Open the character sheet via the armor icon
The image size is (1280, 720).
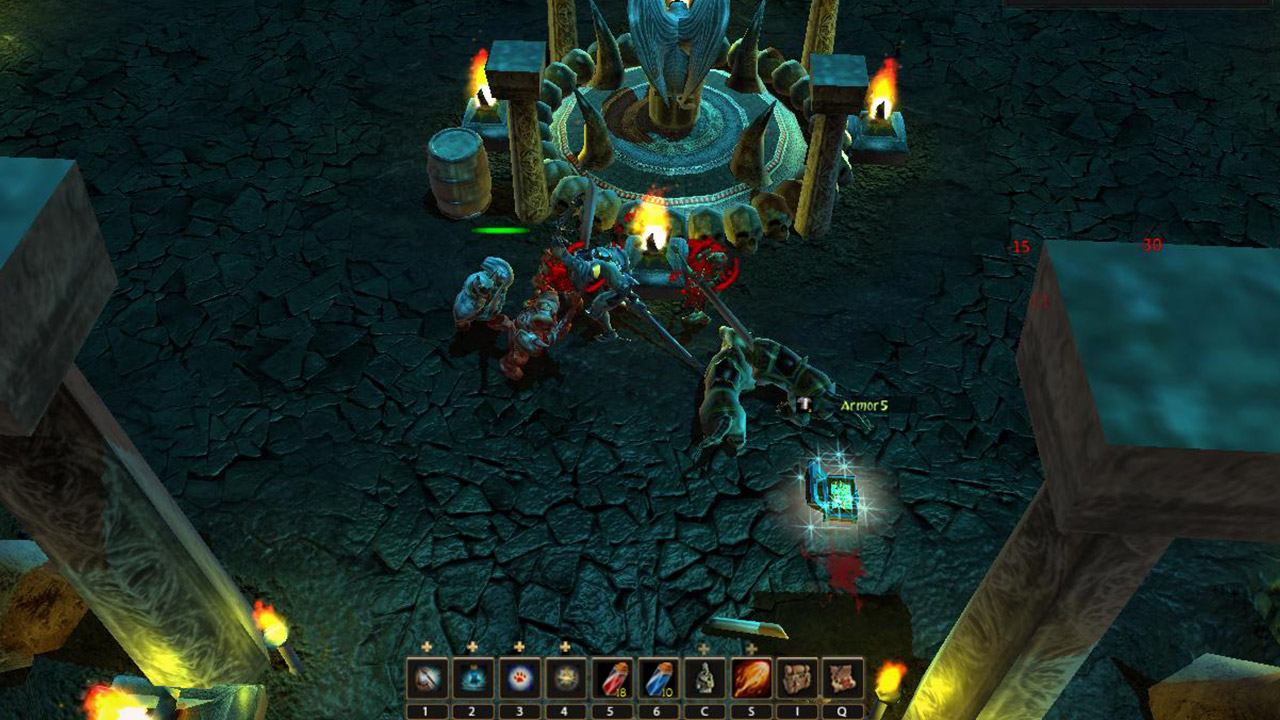coord(707,678)
